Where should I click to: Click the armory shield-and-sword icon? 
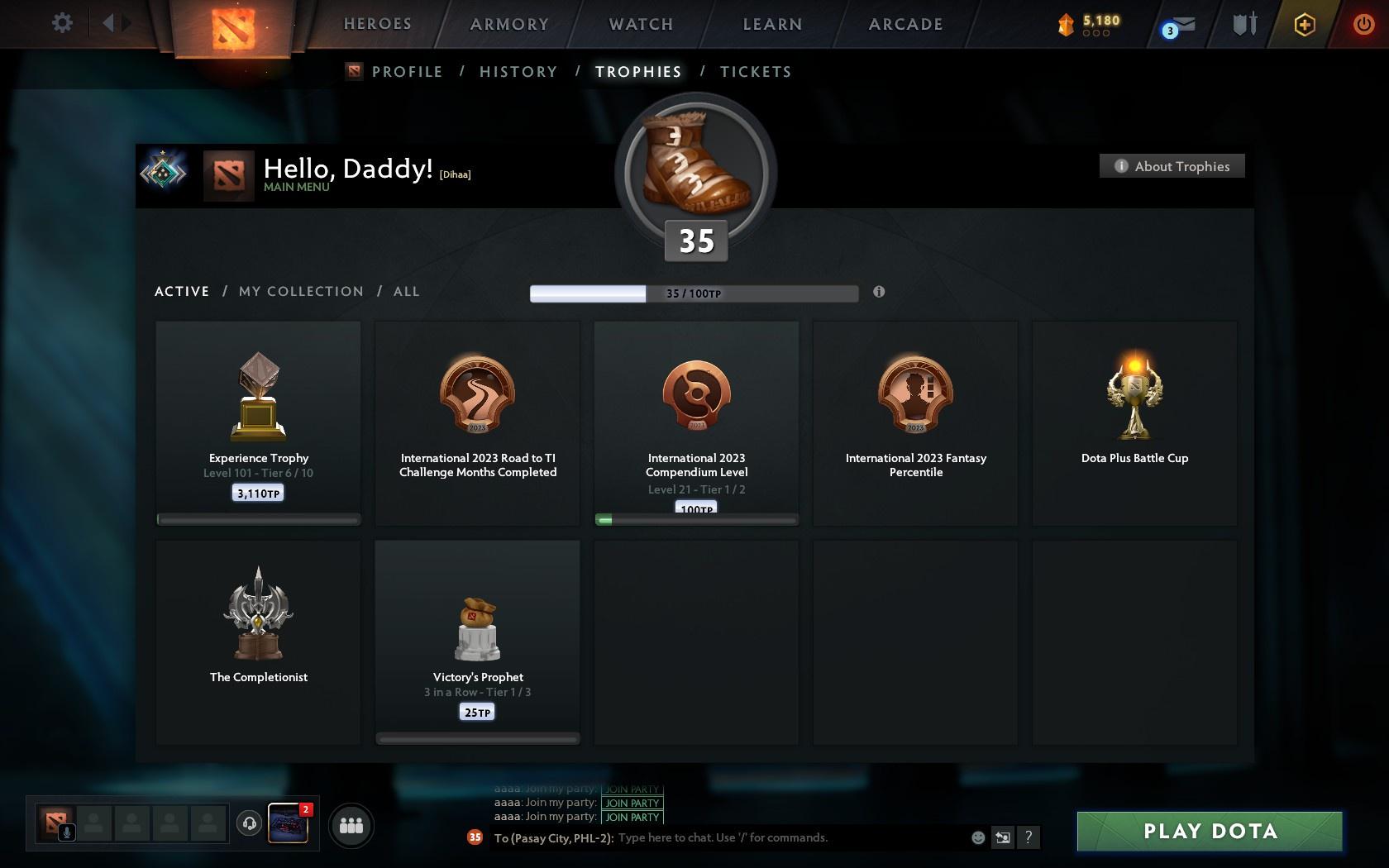(1243, 25)
